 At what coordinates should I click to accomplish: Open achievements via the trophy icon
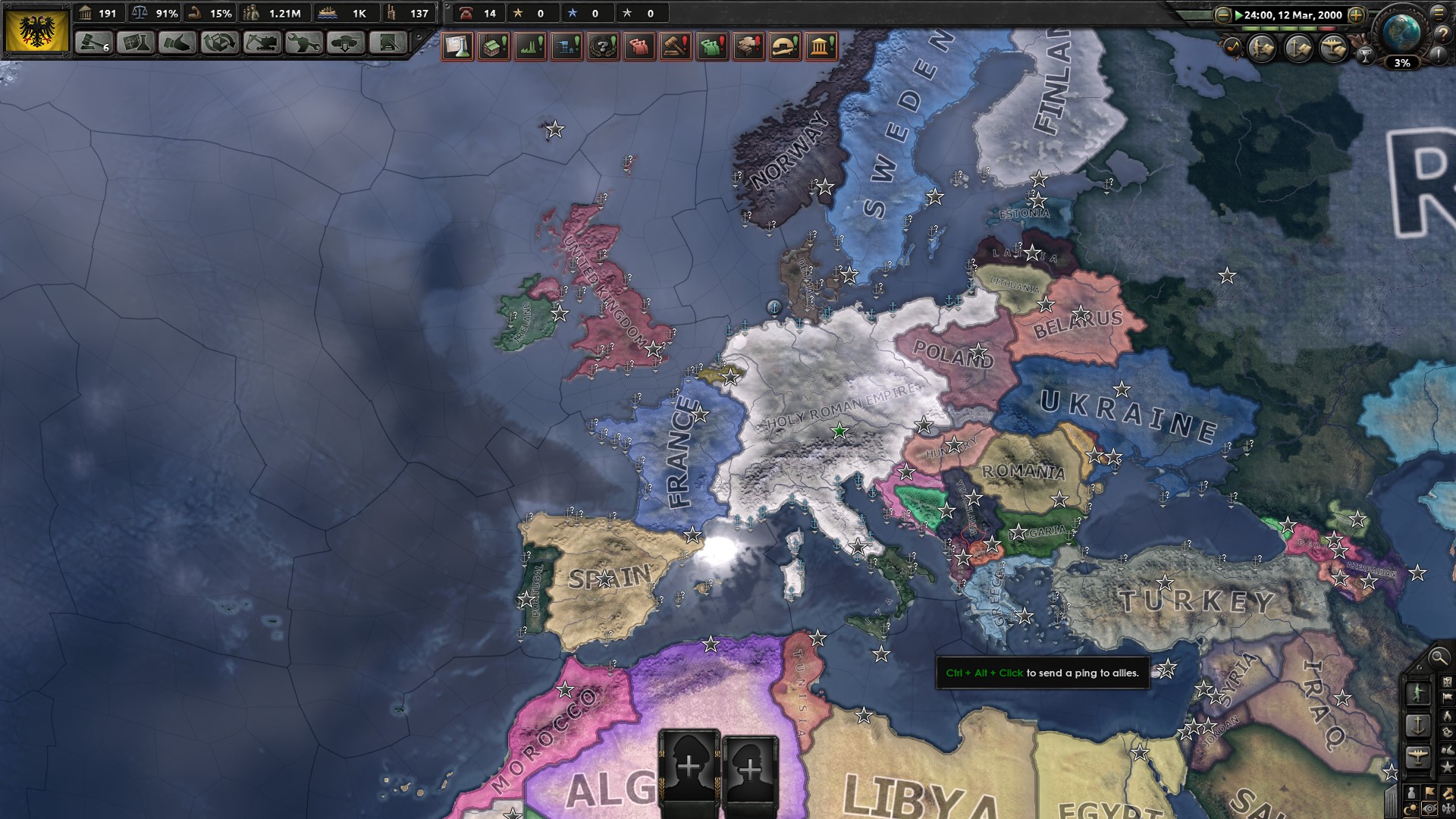coord(1366,55)
